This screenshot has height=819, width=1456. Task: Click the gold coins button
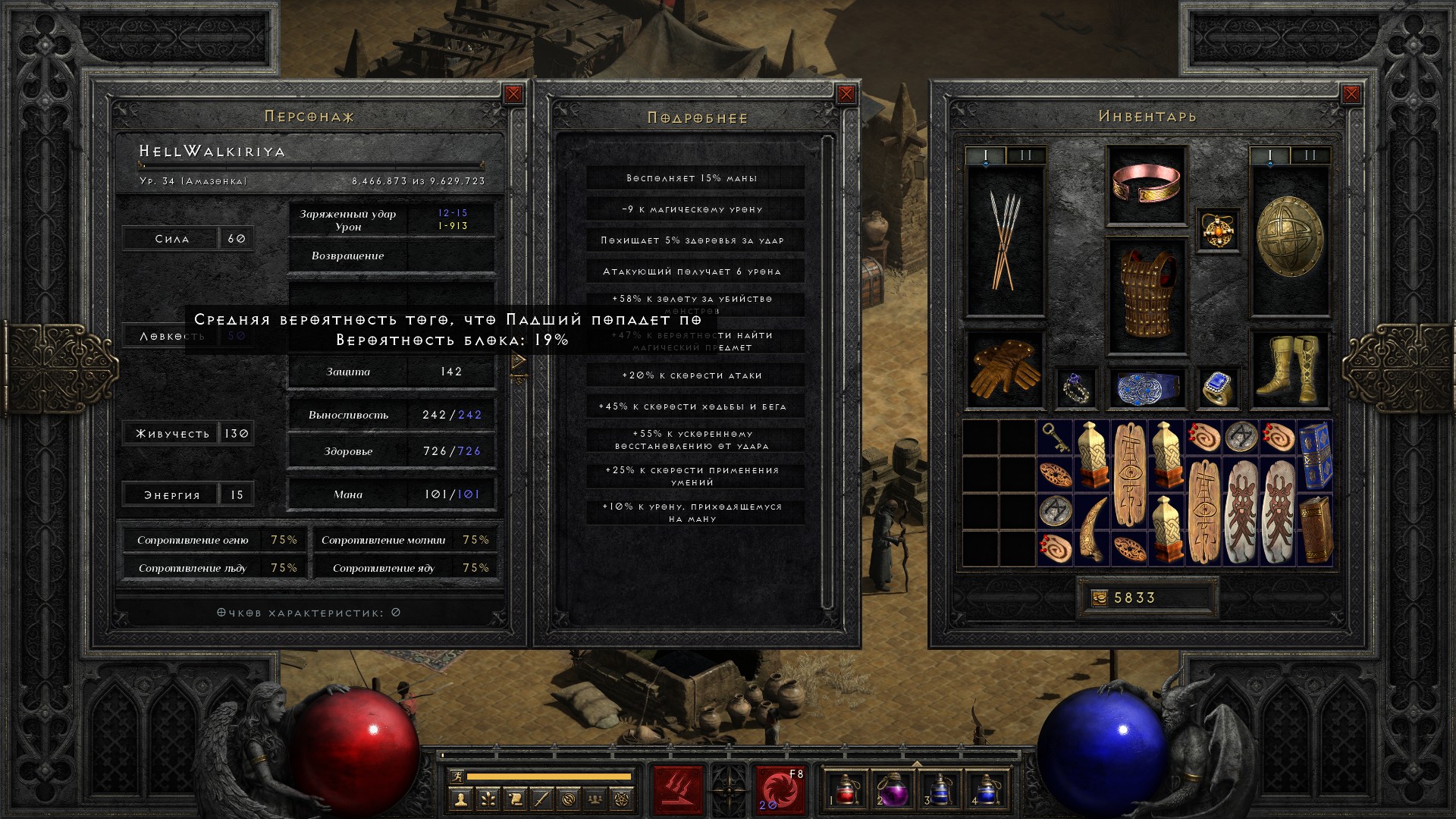point(1099,598)
